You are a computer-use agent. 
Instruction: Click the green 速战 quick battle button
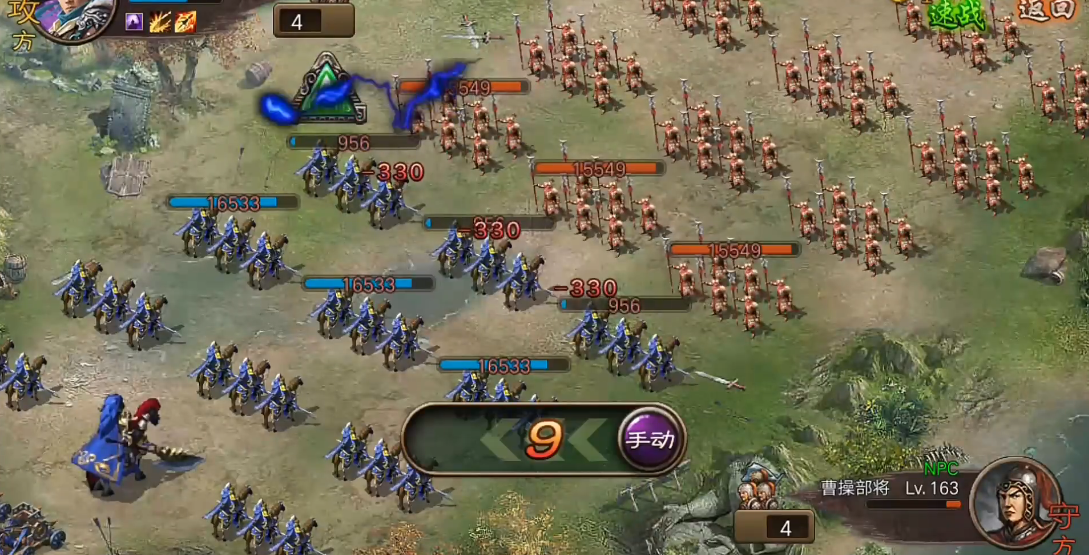tap(957, 14)
